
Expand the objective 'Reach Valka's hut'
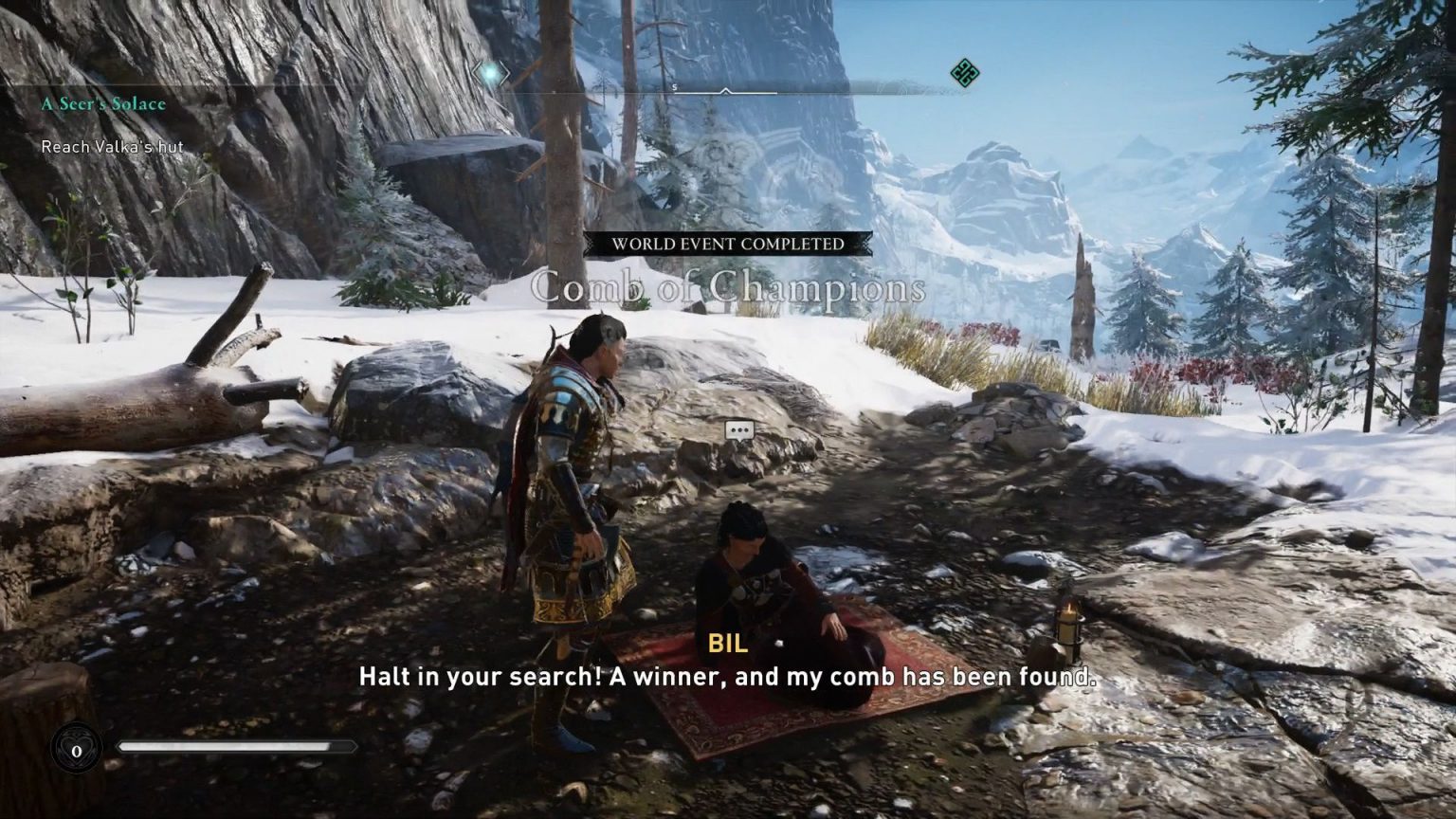pyautogui.click(x=111, y=147)
